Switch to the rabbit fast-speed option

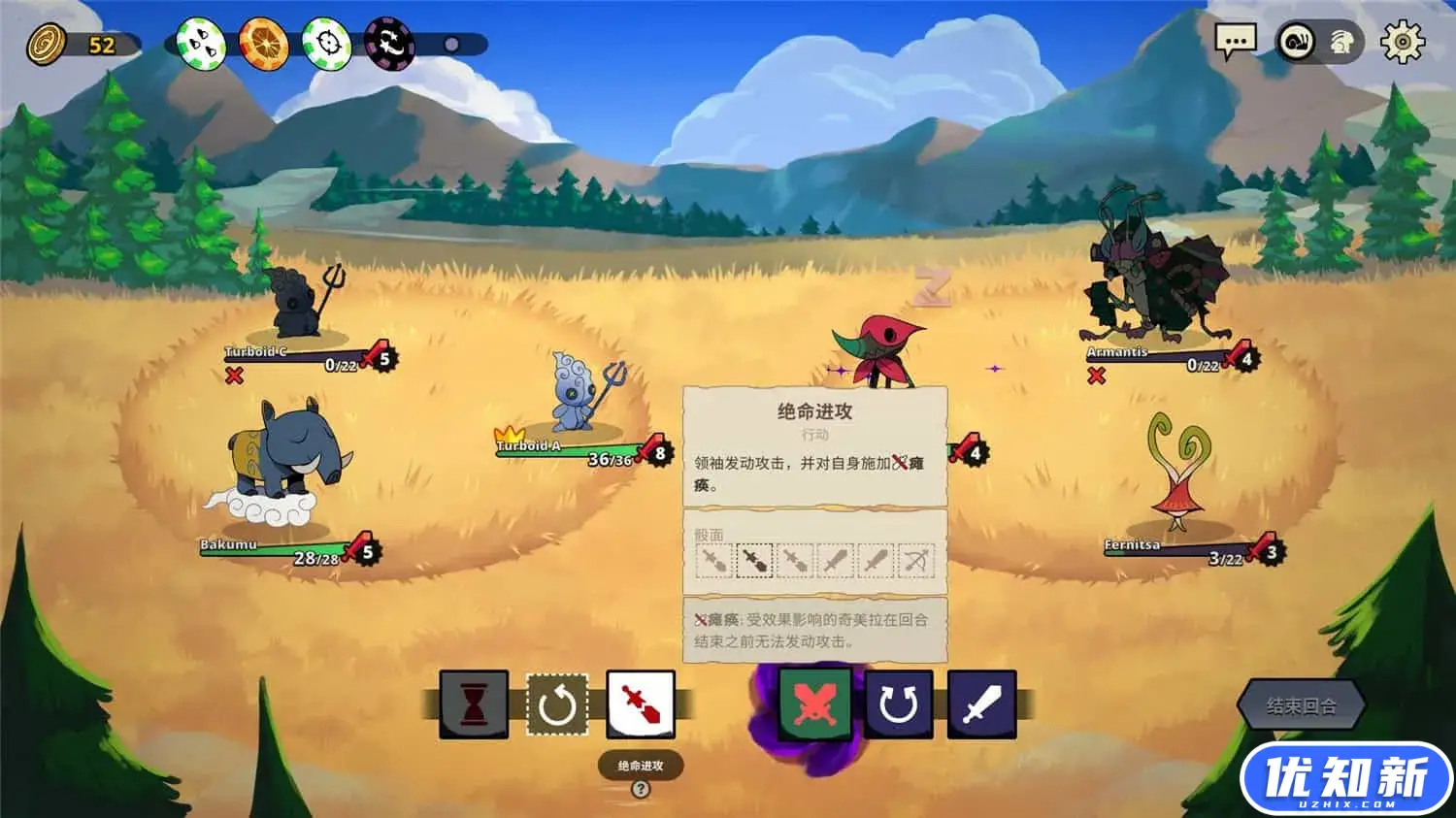(1342, 42)
